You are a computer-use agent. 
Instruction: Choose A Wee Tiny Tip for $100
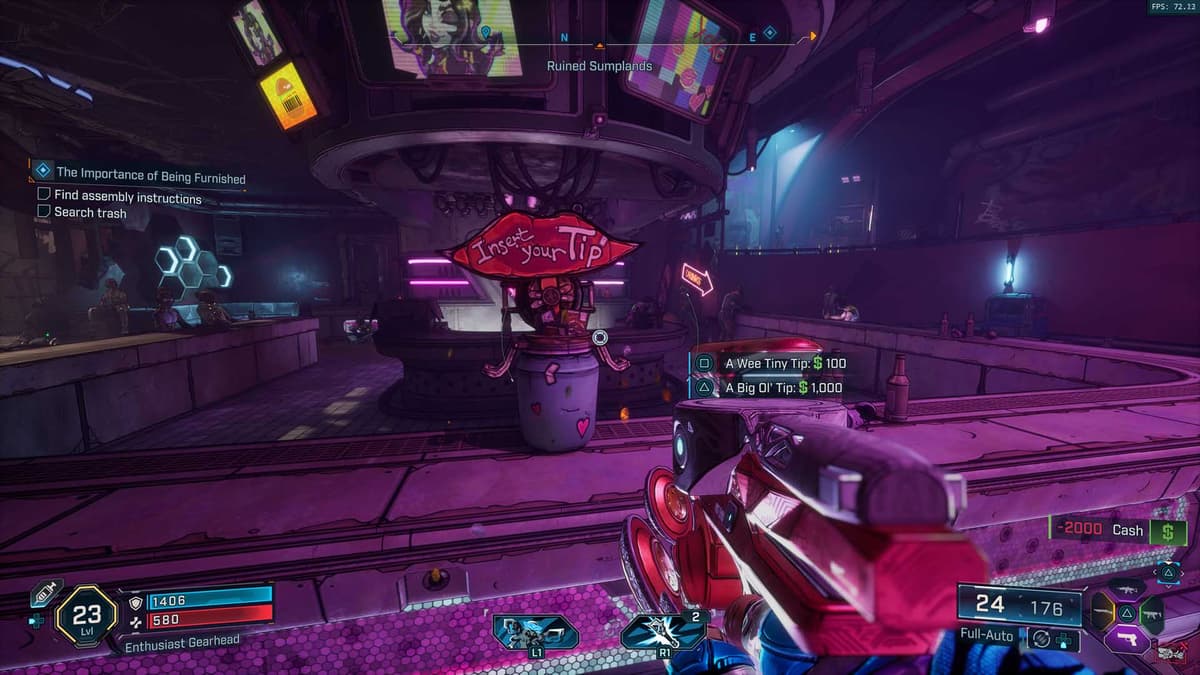(772, 363)
